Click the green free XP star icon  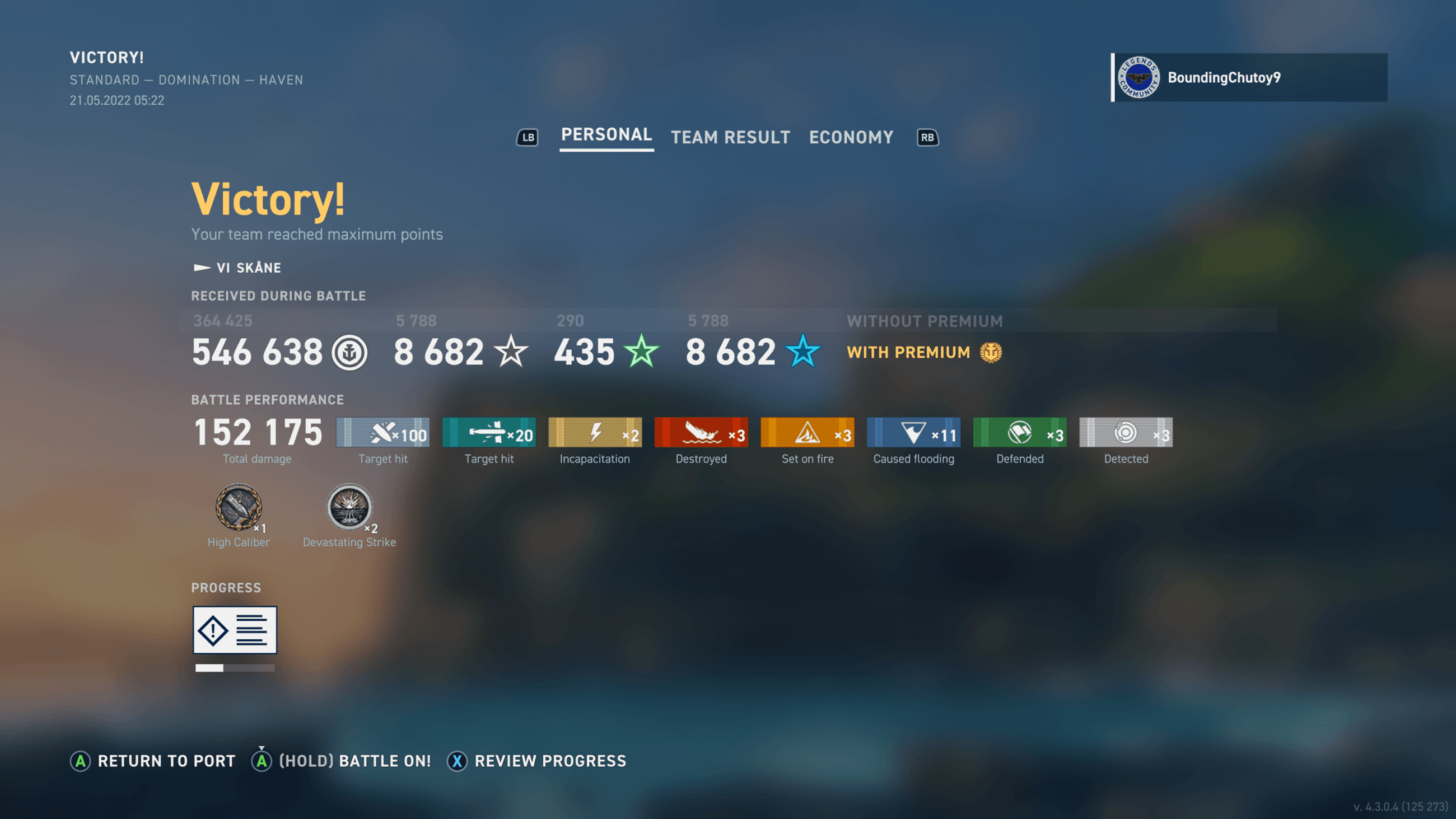[x=642, y=352]
